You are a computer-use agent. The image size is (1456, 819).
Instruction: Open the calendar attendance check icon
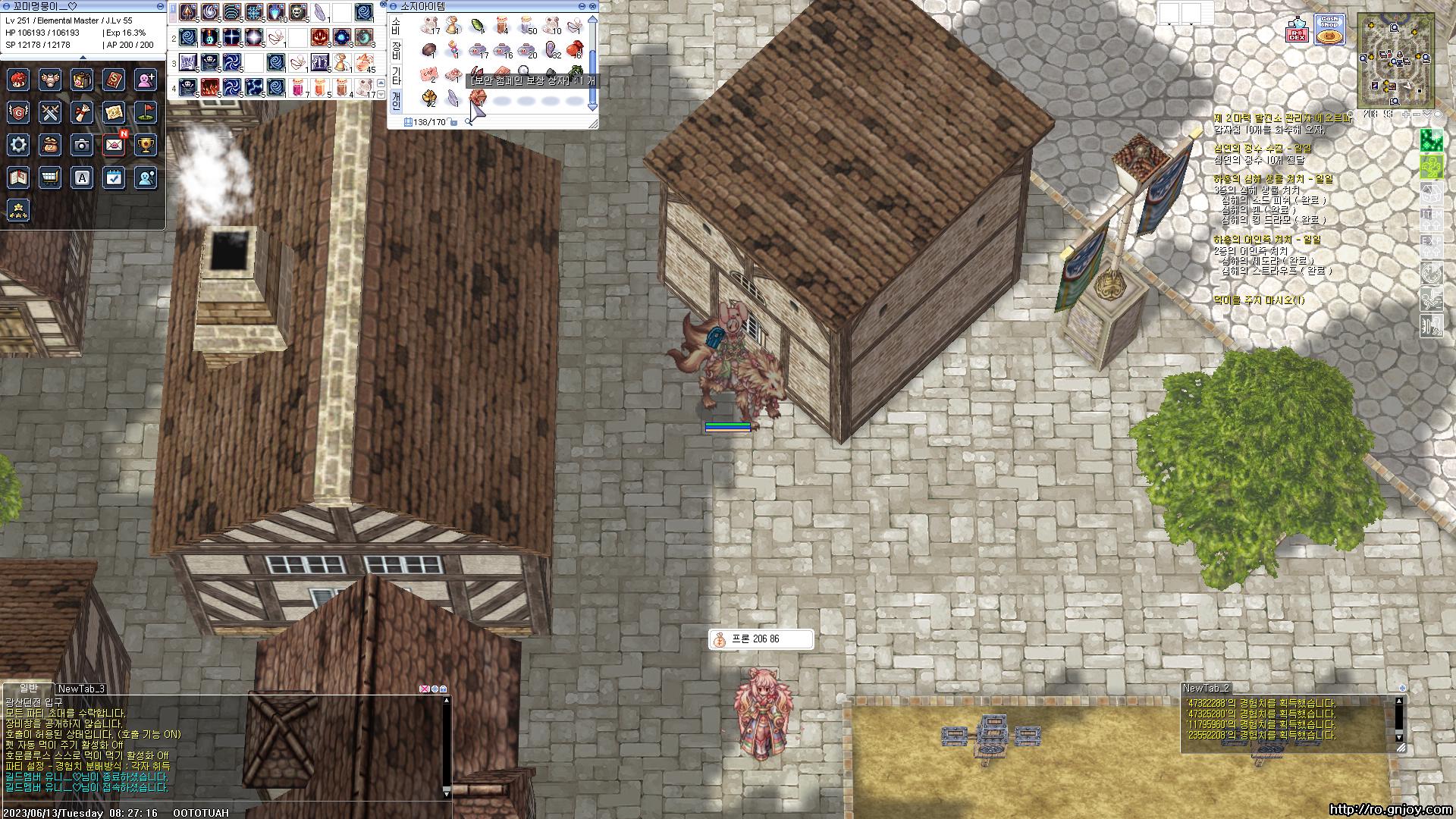[x=114, y=177]
